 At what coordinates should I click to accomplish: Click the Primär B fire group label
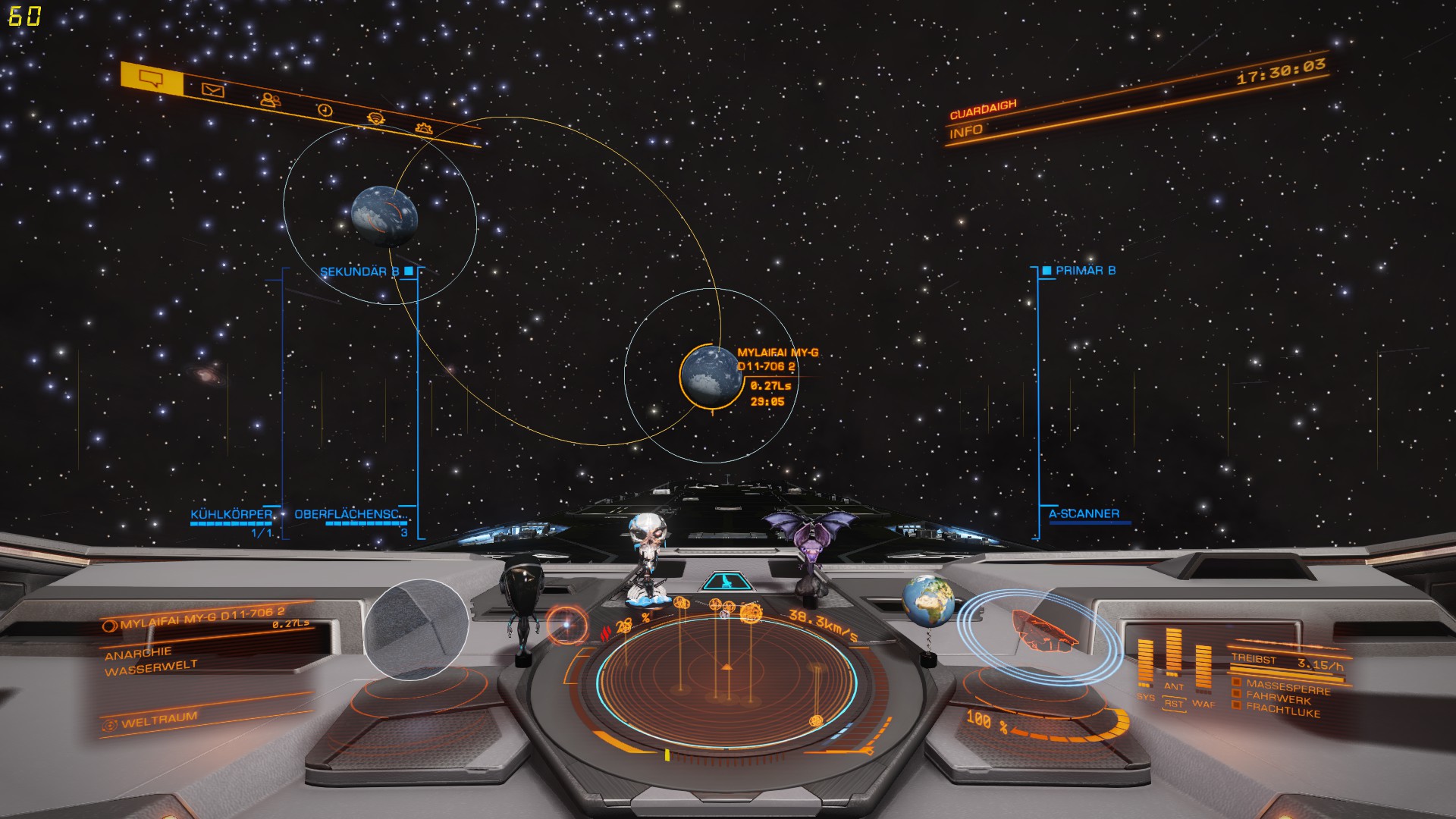point(1085,270)
